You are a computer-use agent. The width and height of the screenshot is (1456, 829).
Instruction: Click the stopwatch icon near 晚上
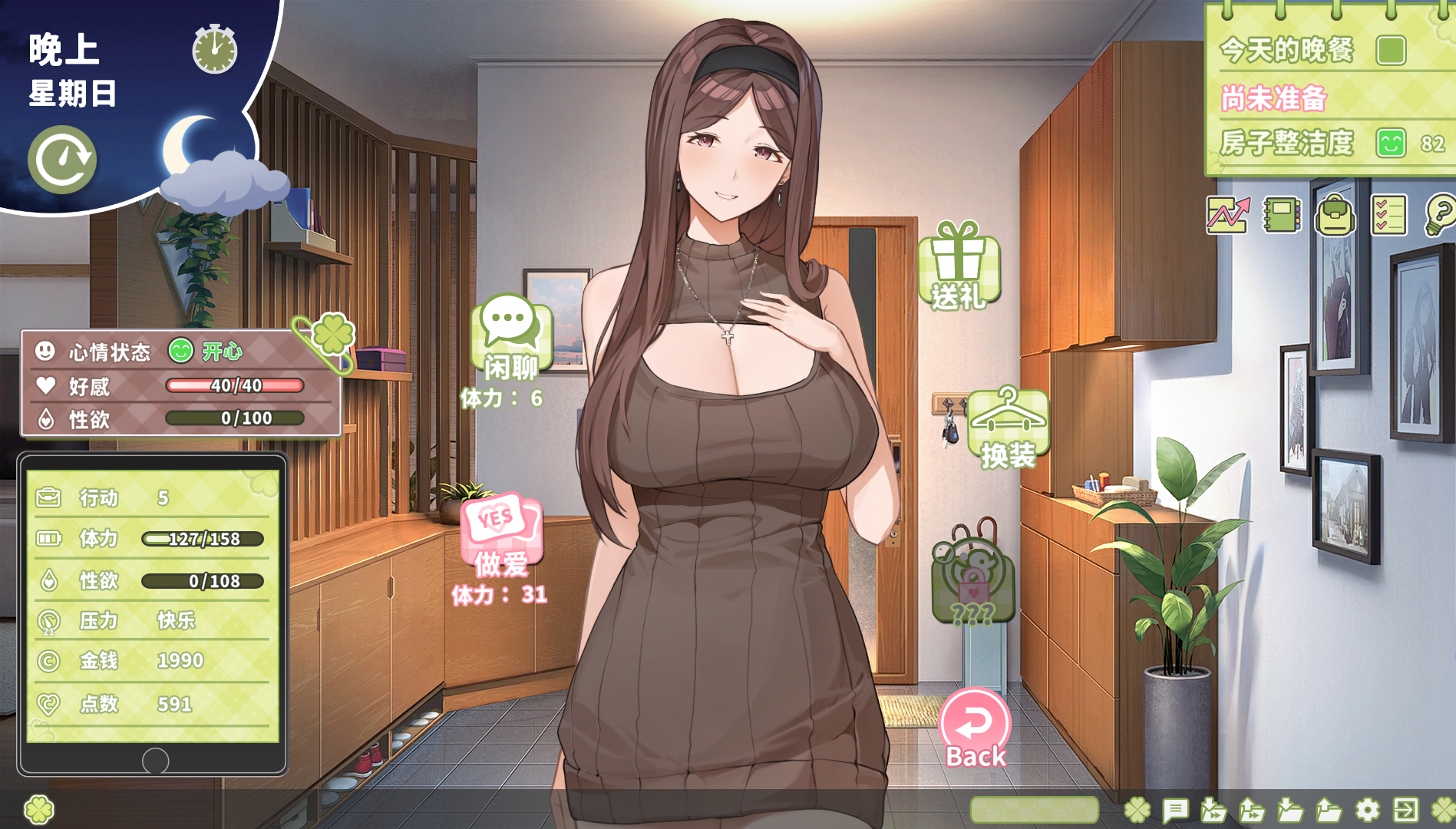213,50
